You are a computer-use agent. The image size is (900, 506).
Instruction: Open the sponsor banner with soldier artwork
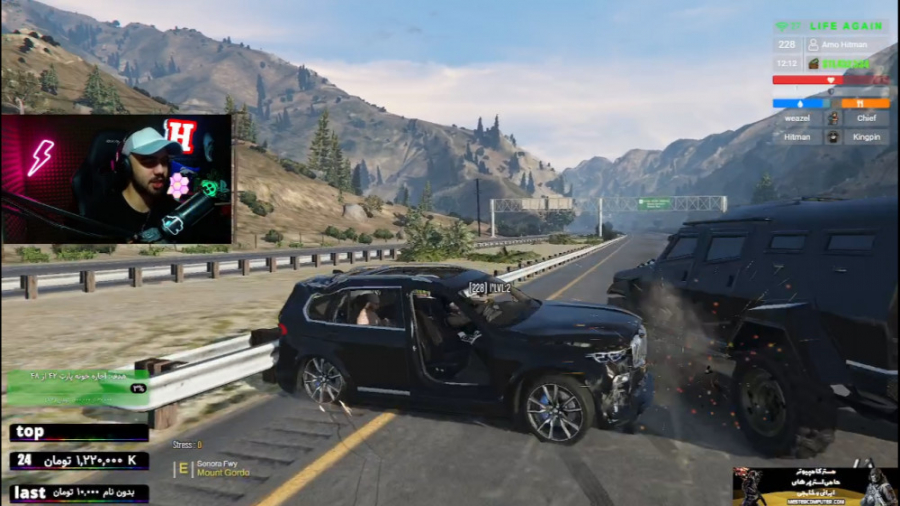pos(814,486)
